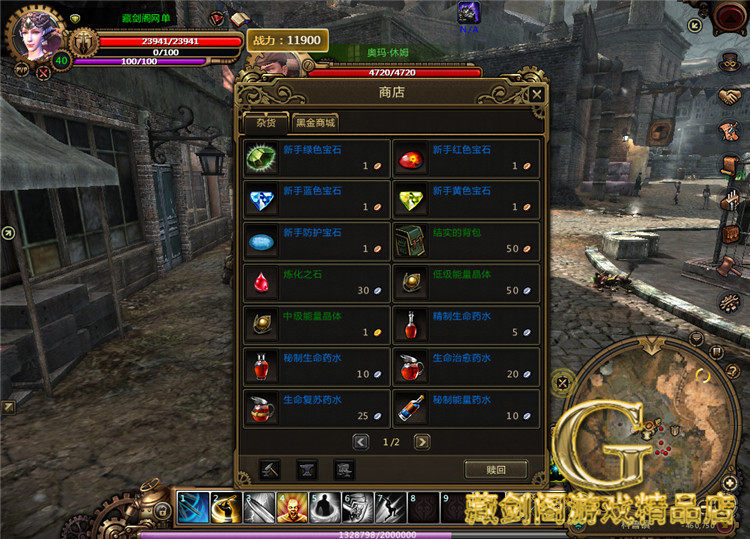Activate the first blue slash skill
The image size is (750, 539).
click(x=193, y=507)
